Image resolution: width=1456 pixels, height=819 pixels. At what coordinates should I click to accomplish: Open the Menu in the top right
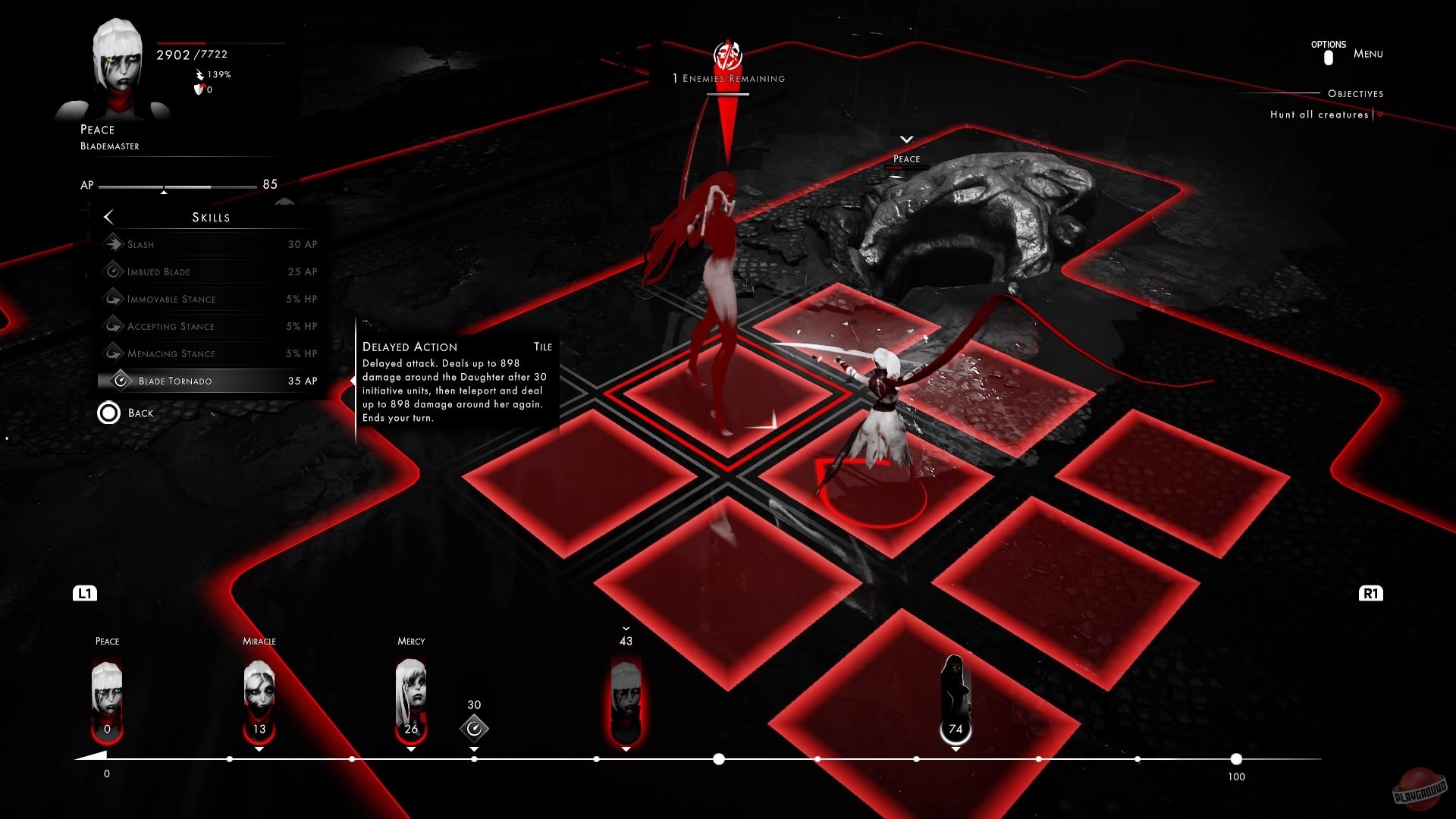pos(1367,54)
